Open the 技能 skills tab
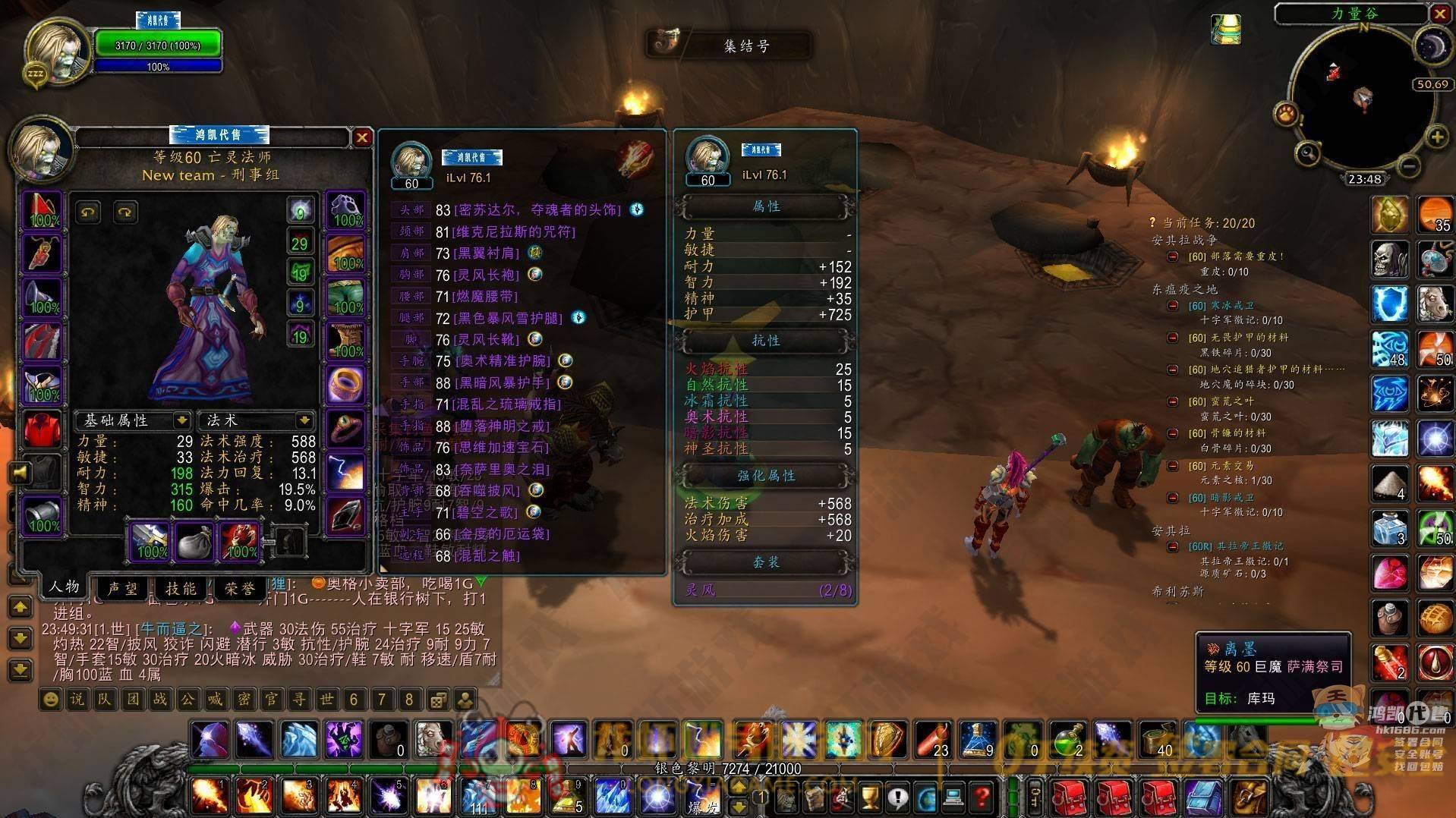 tap(181, 588)
